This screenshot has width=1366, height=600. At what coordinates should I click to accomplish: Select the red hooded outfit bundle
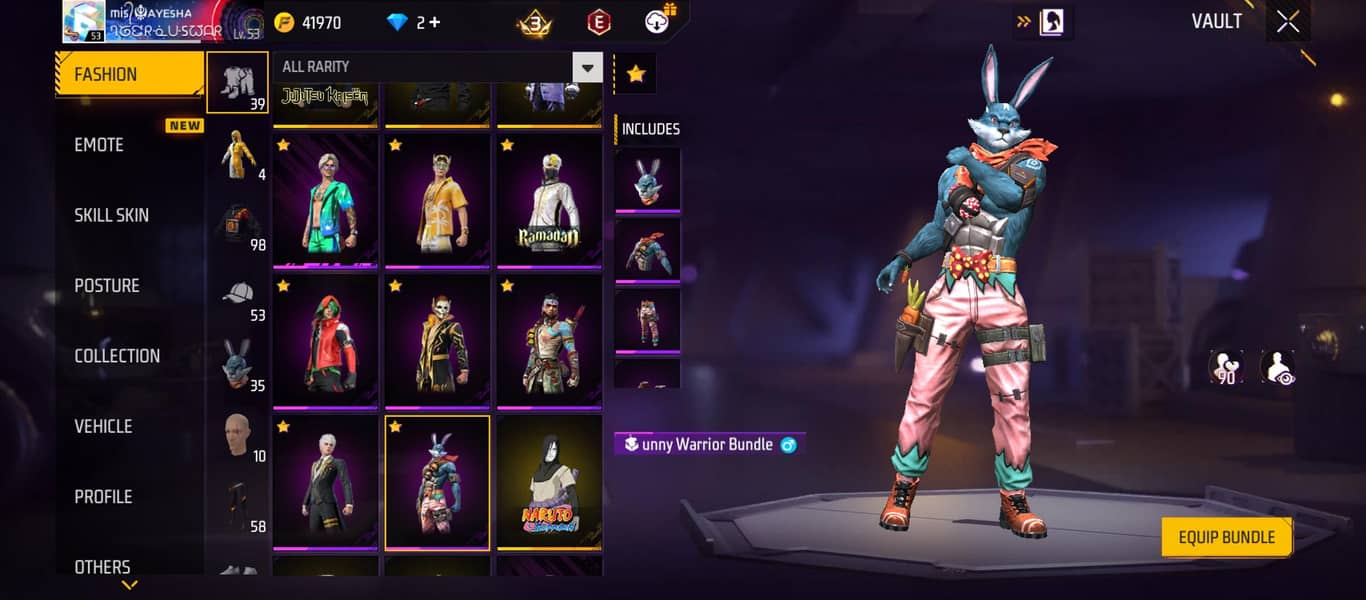(325, 342)
